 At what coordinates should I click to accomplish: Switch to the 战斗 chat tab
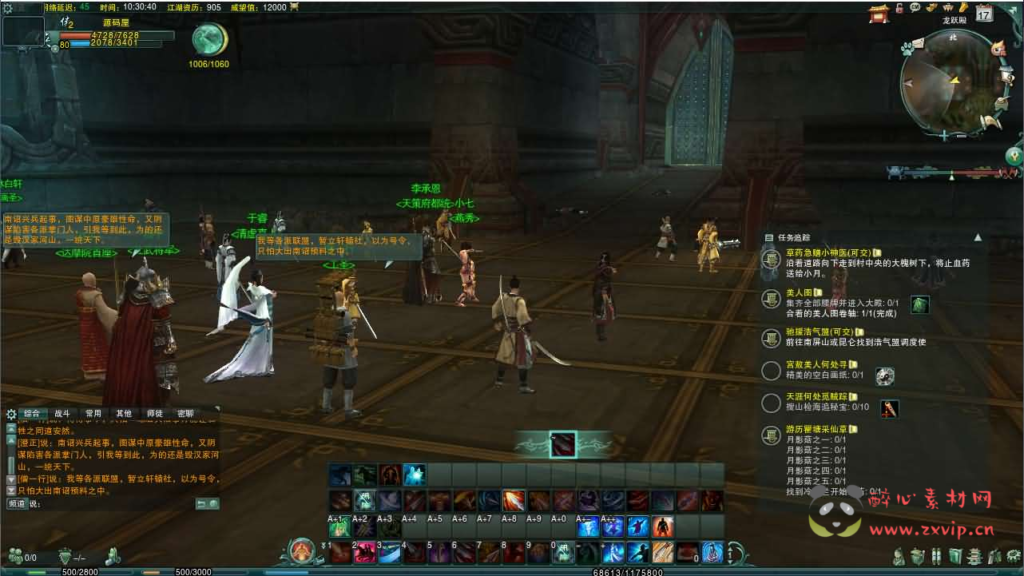(x=63, y=412)
